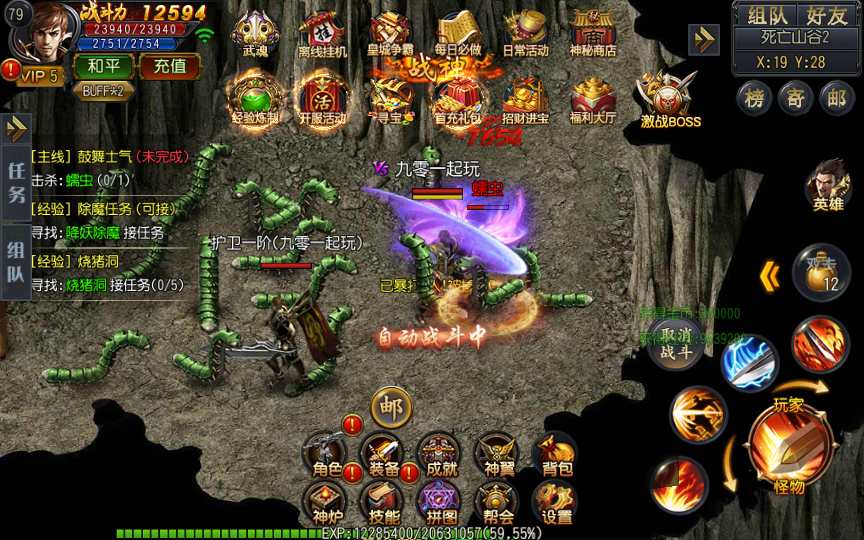Select the 英雄 hero portrait
Viewport: 864px width, 540px height.
pos(828,183)
